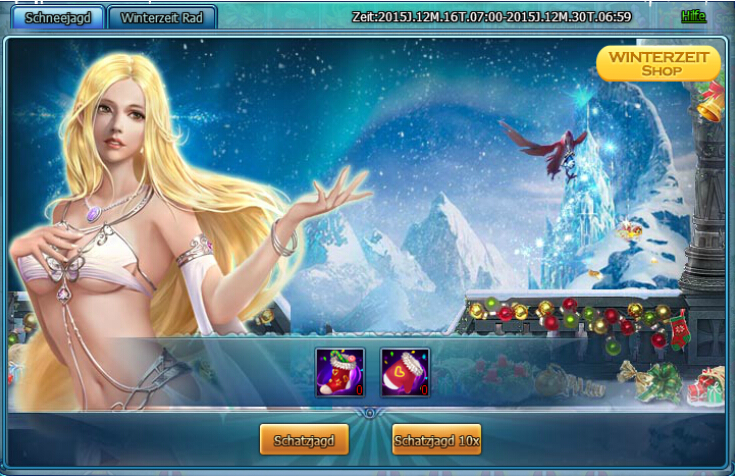Select the red mitten item icon
This screenshot has width=735, height=476.
[405, 372]
